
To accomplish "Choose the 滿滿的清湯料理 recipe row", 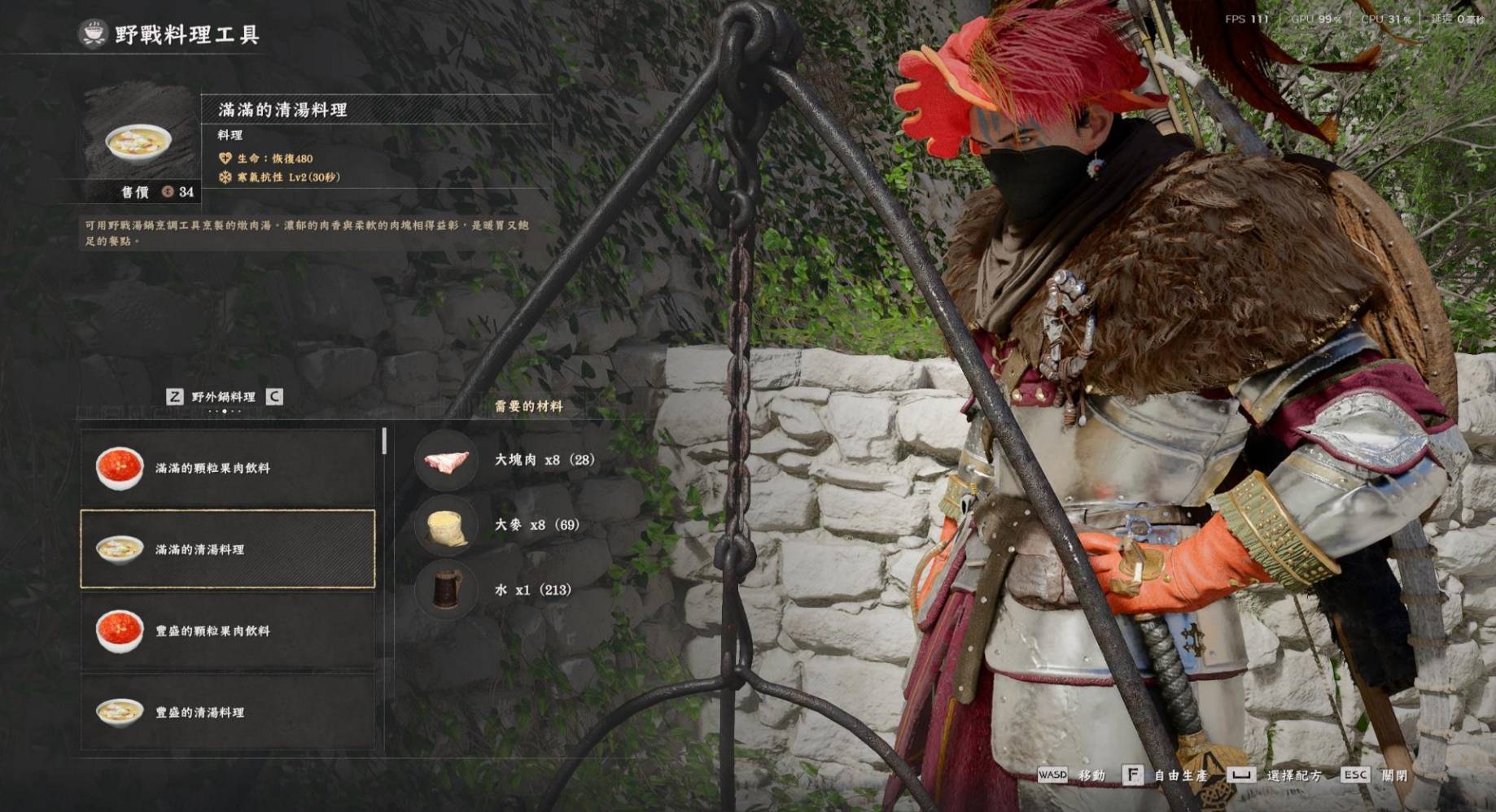I will (x=227, y=549).
